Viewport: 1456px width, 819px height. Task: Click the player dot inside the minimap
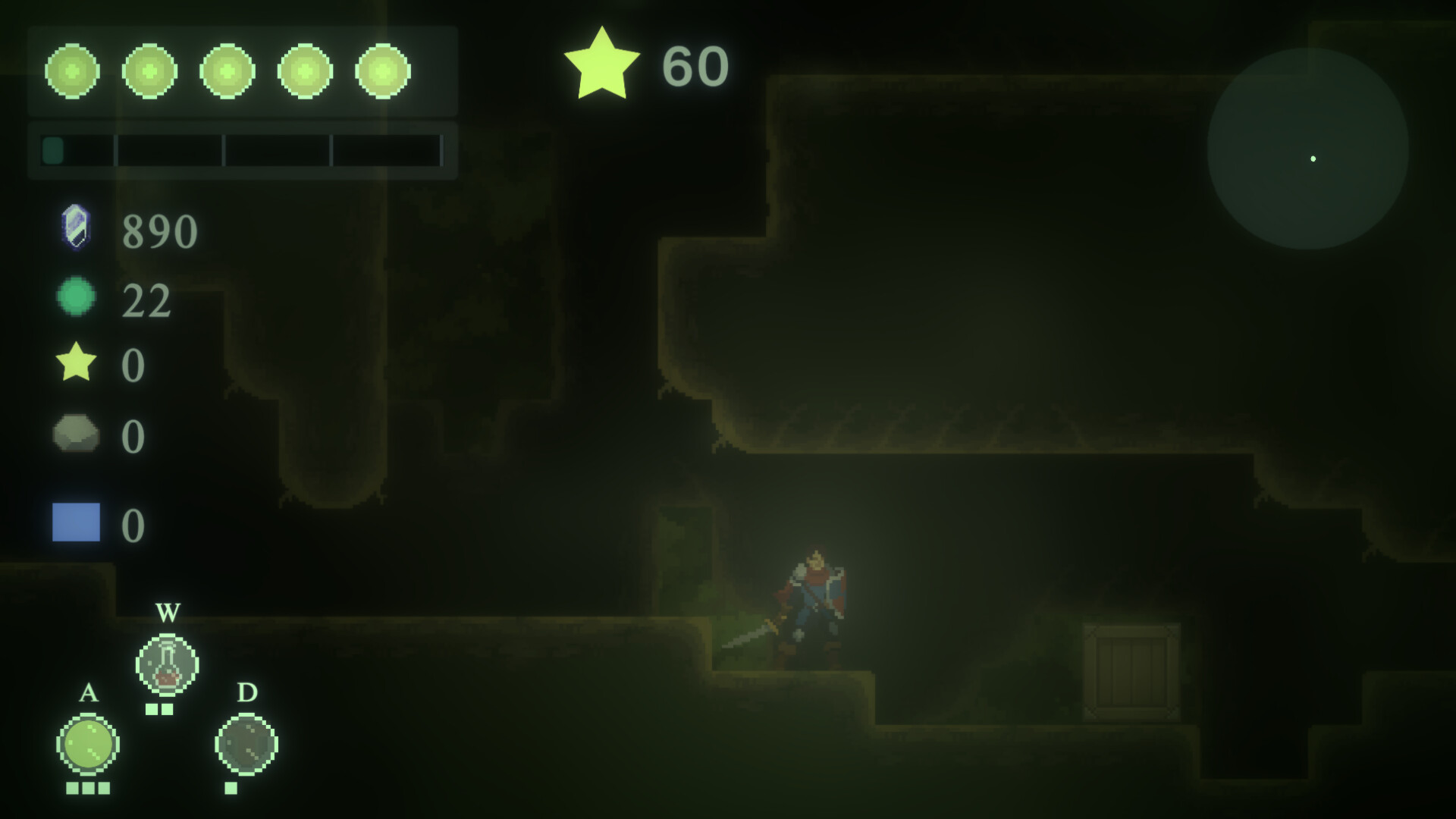[1313, 158]
